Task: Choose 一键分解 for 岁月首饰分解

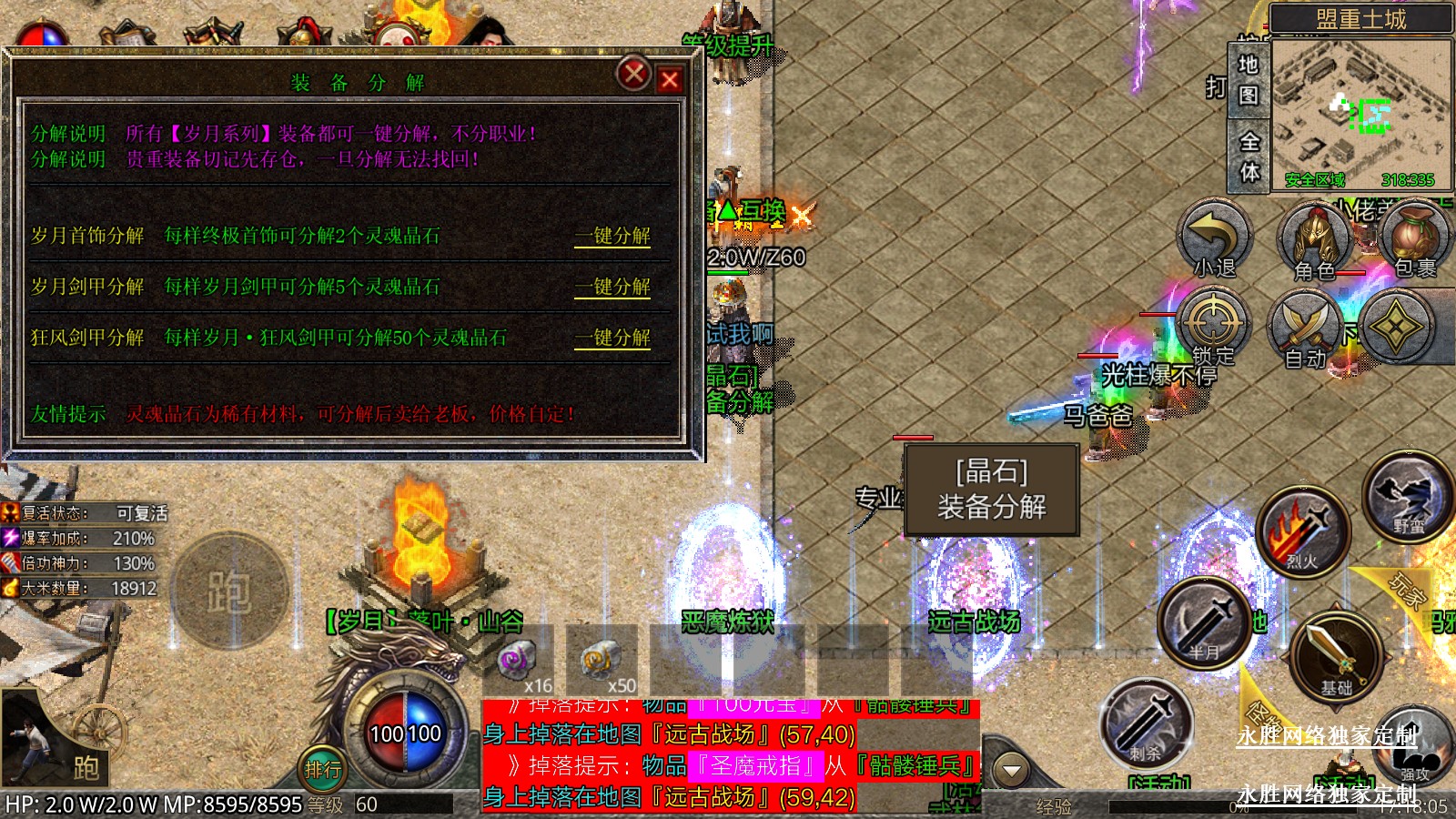Action: 612,236
